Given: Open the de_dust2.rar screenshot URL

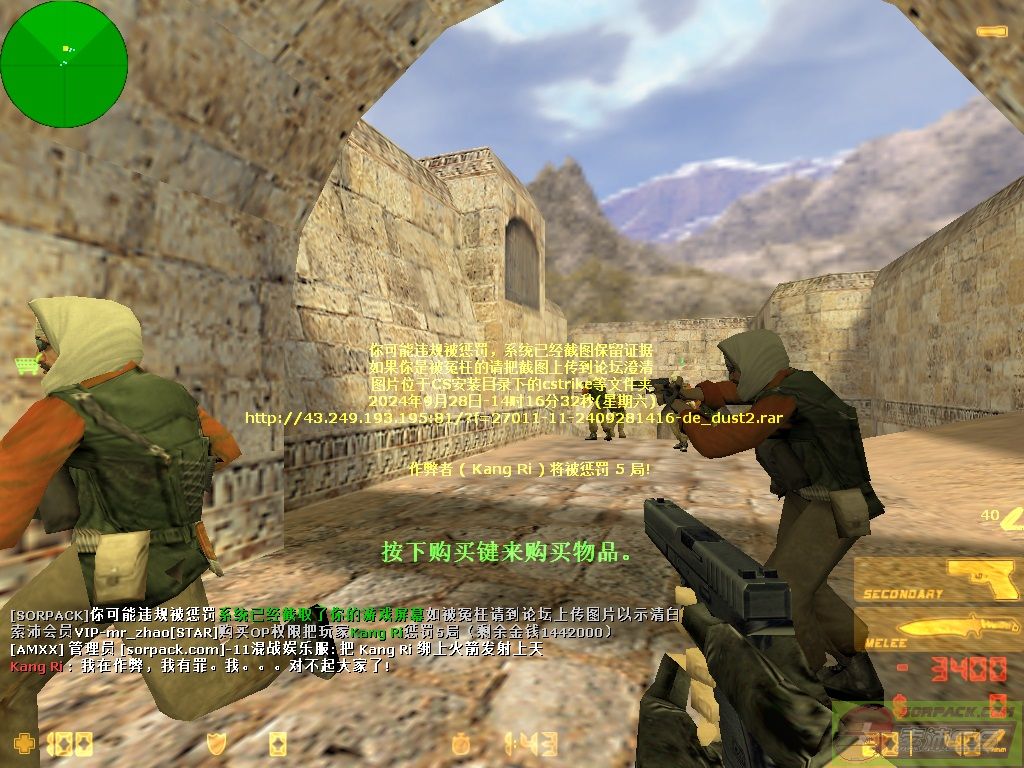Looking at the screenshot, I should point(513,417).
